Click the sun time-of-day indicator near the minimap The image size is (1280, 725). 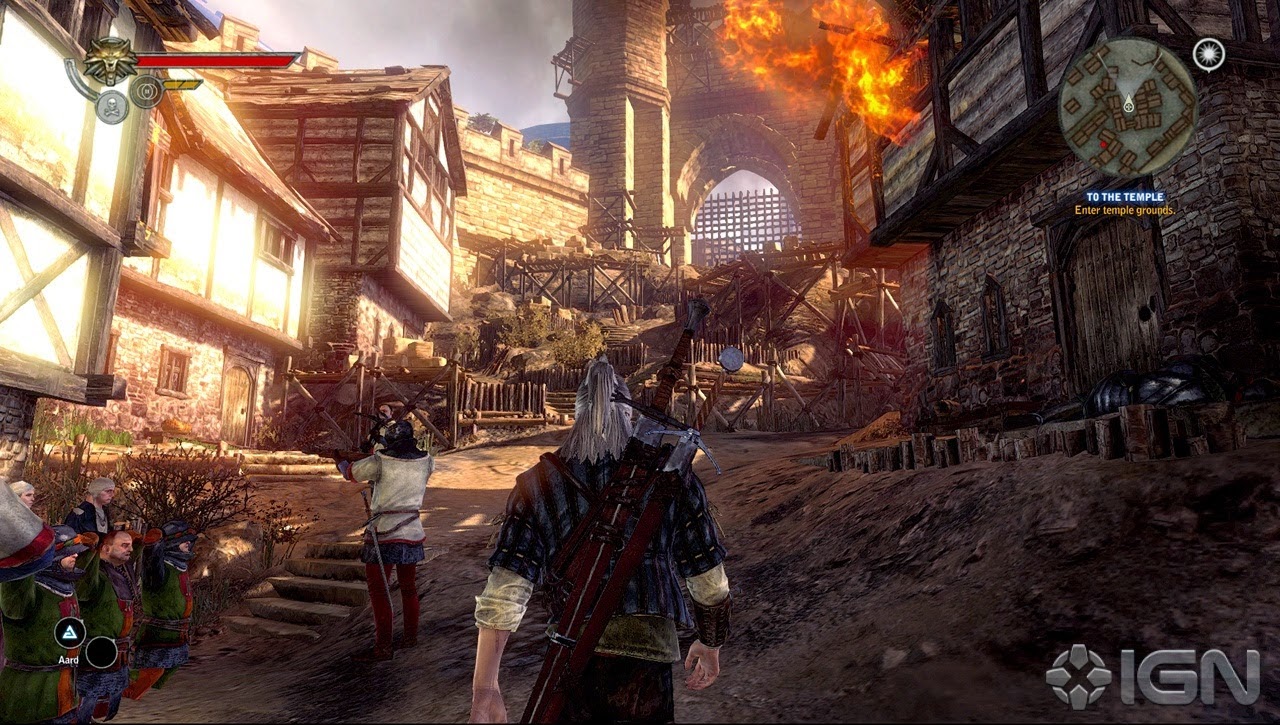pos(1208,55)
